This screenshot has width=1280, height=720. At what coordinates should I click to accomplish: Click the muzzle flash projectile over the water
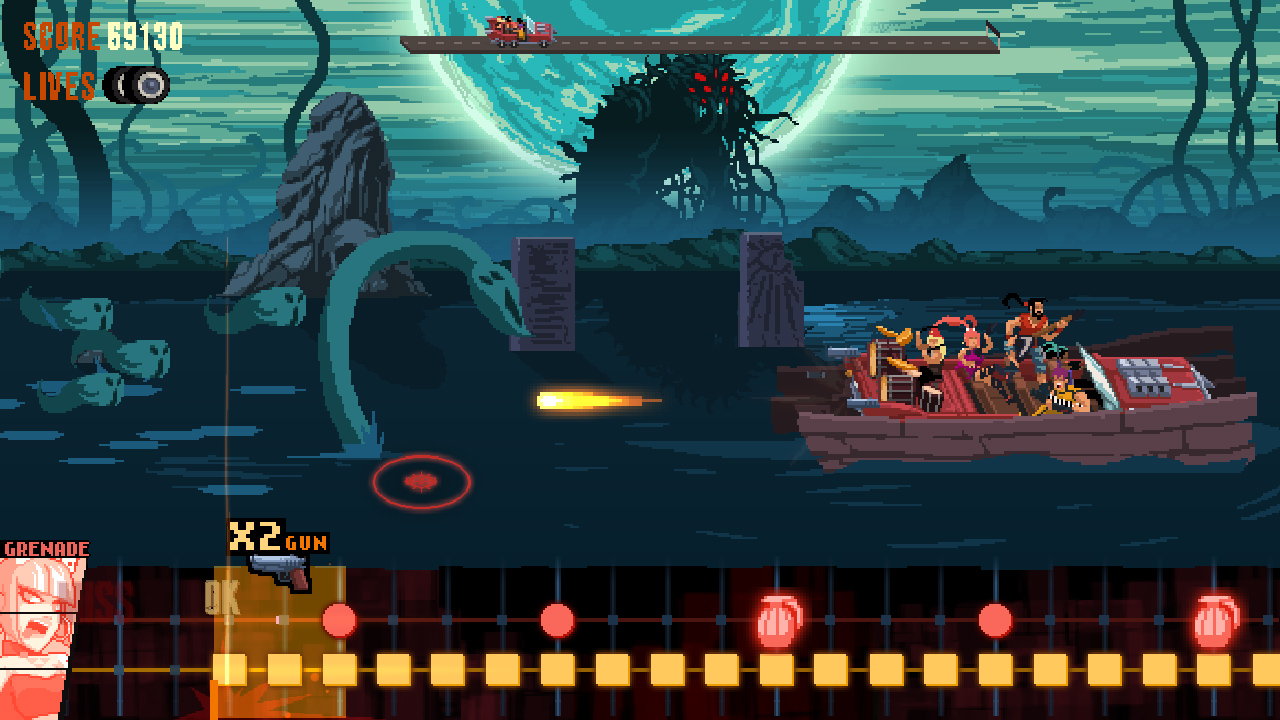coord(585,398)
